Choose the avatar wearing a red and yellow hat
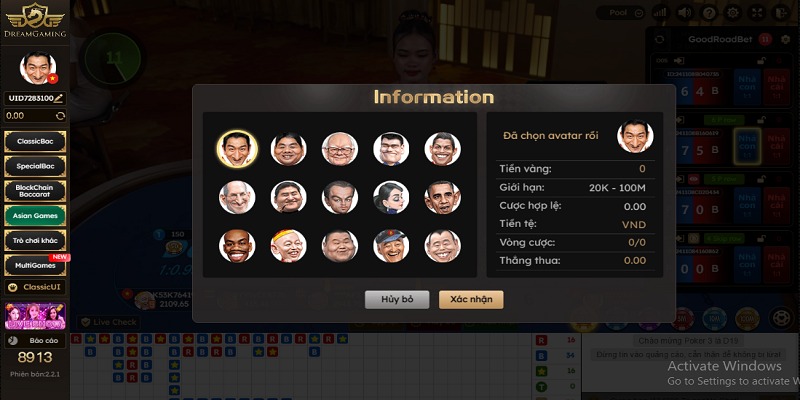The image size is (800, 400). click(x=288, y=246)
